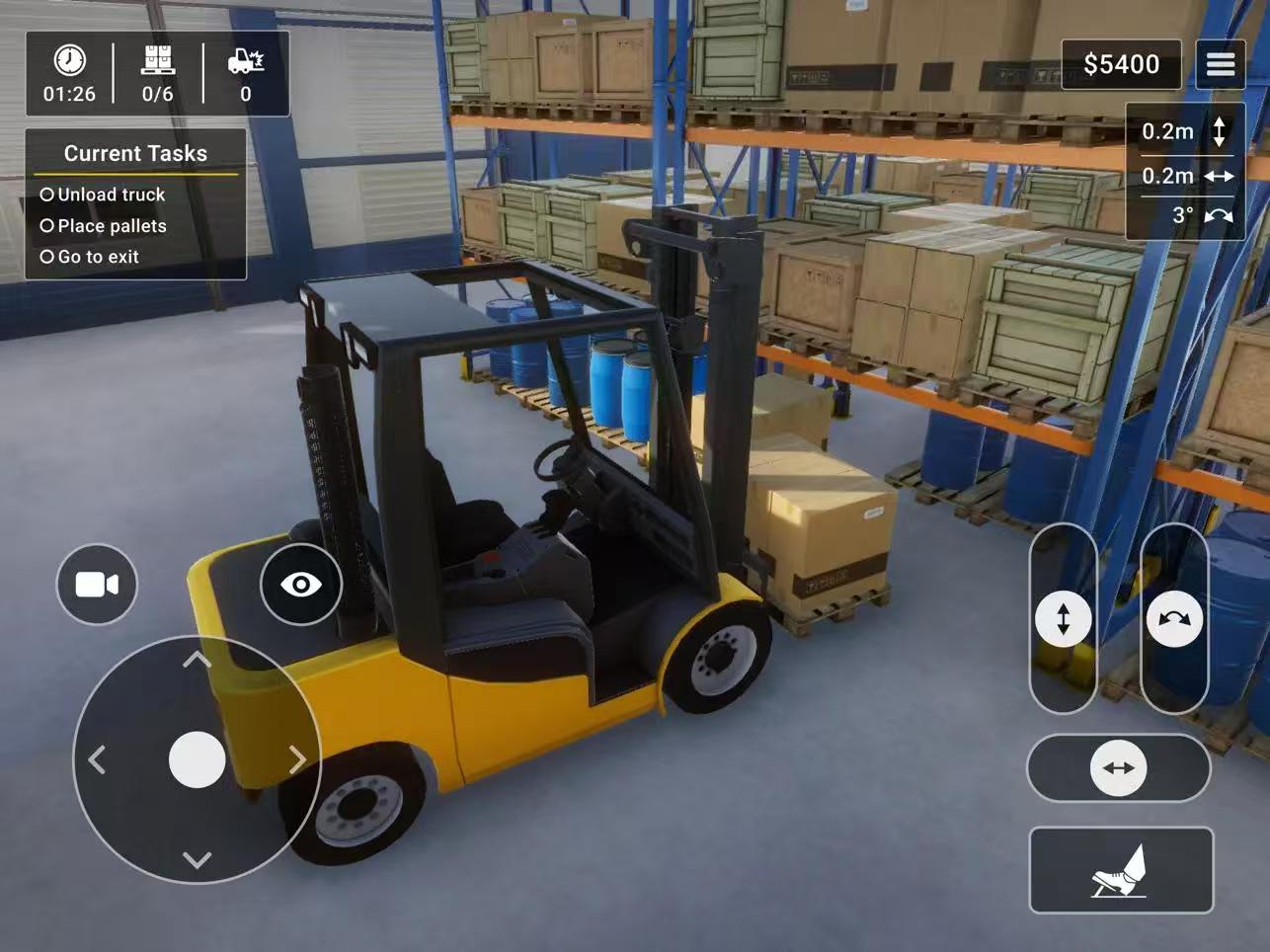
Task: Open the $5400 money display
Action: tap(1121, 63)
